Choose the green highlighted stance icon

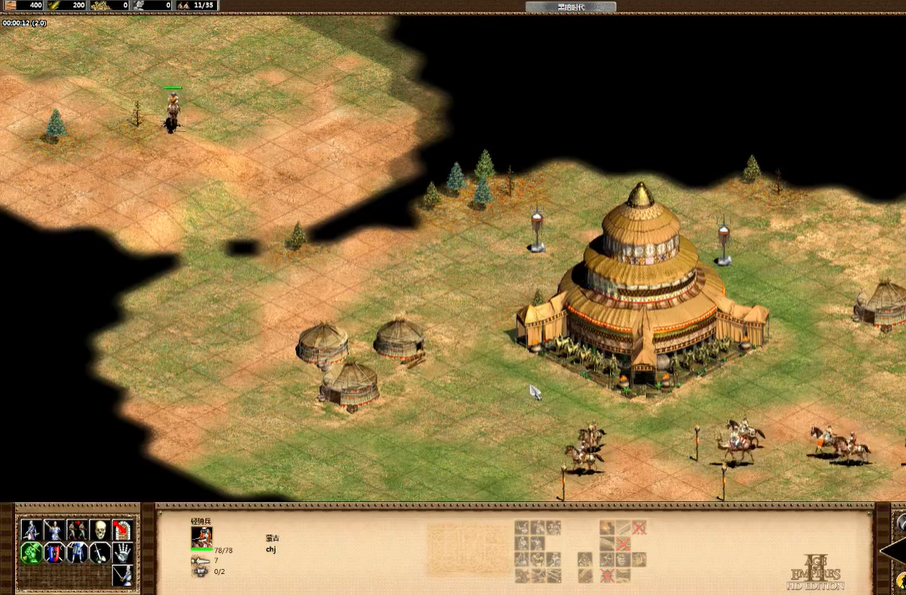click(x=32, y=553)
